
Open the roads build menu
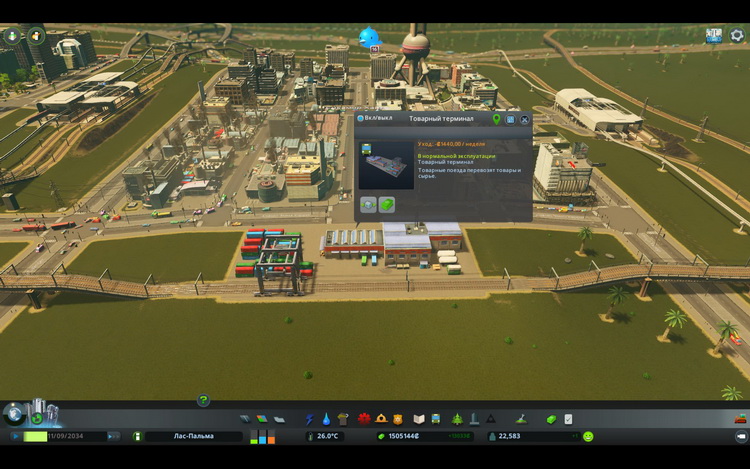pyautogui.click(x=246, y=419)
